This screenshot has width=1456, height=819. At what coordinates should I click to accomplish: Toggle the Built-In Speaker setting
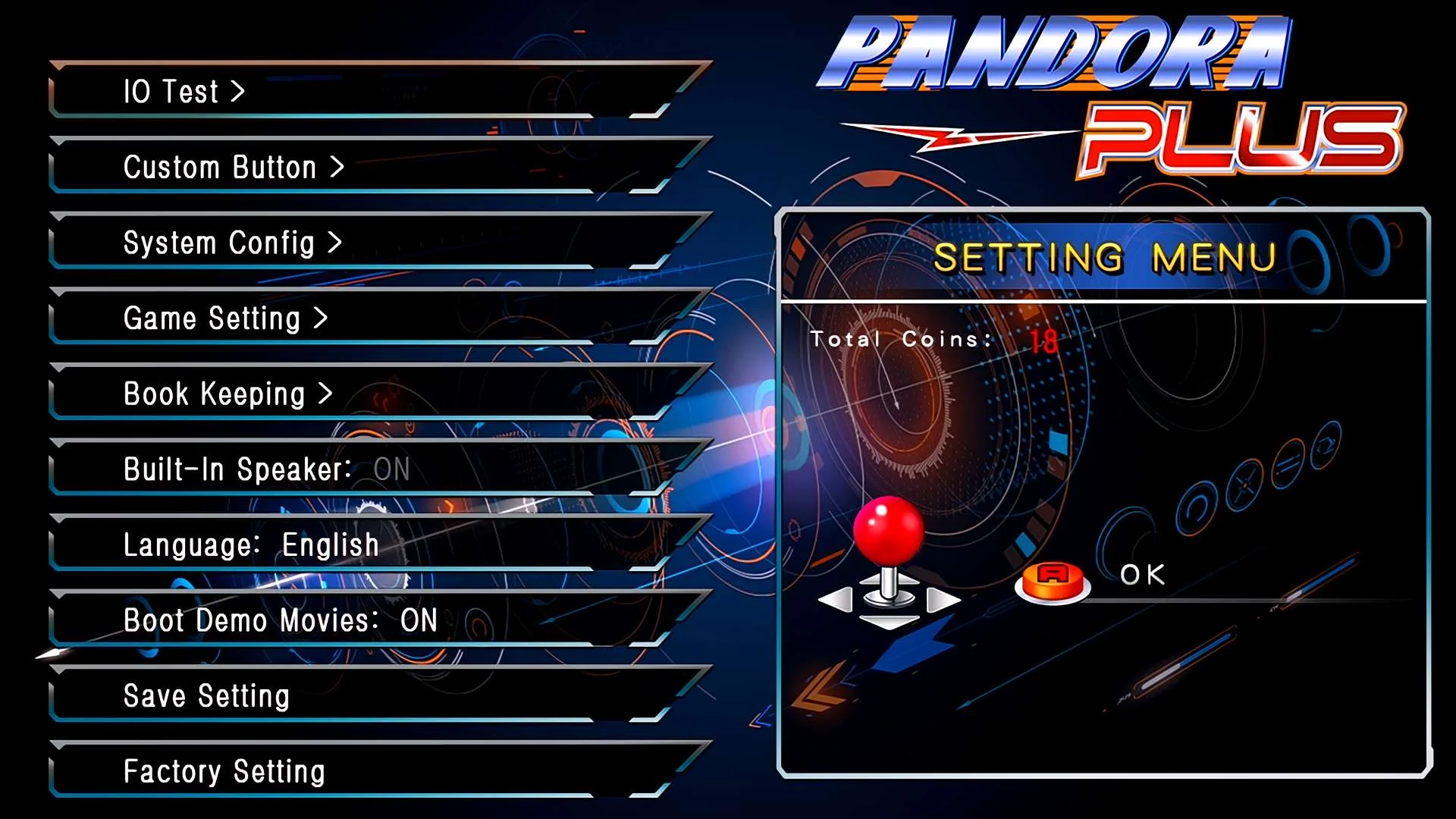click(x=266, y=469)
